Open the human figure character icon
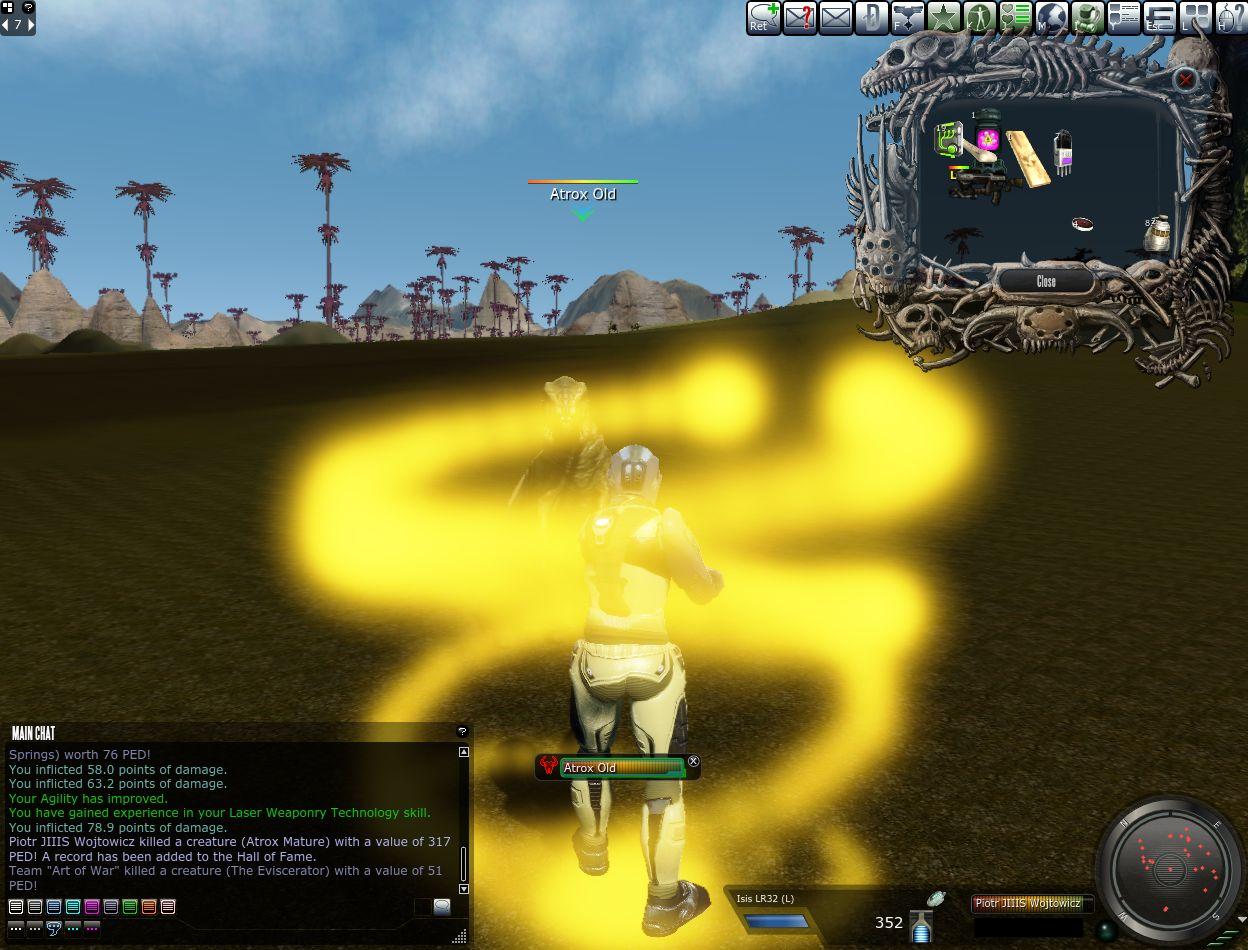1248x950 pixels. click(x=979, y=18)
